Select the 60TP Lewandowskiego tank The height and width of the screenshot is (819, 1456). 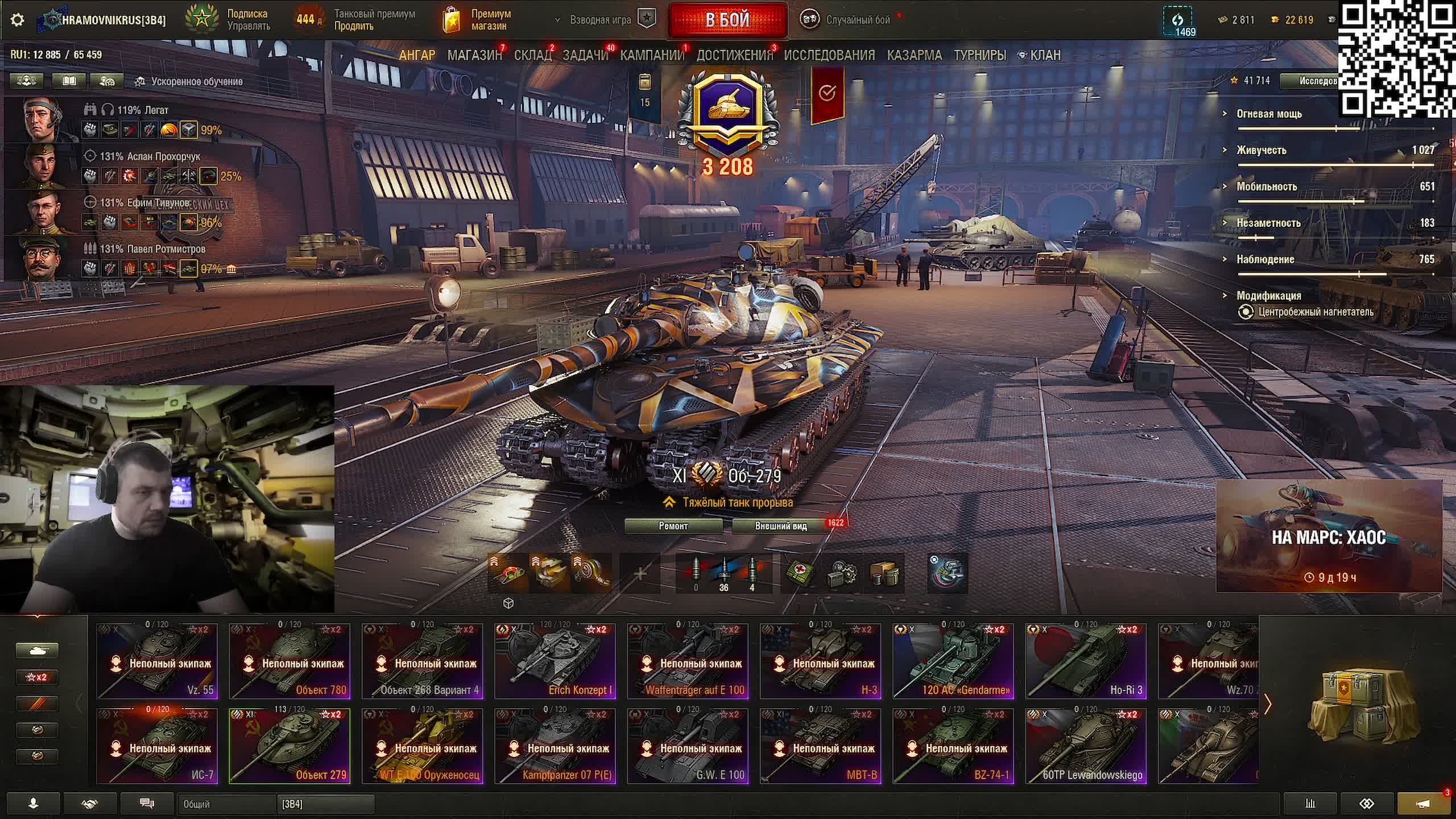1086,746
